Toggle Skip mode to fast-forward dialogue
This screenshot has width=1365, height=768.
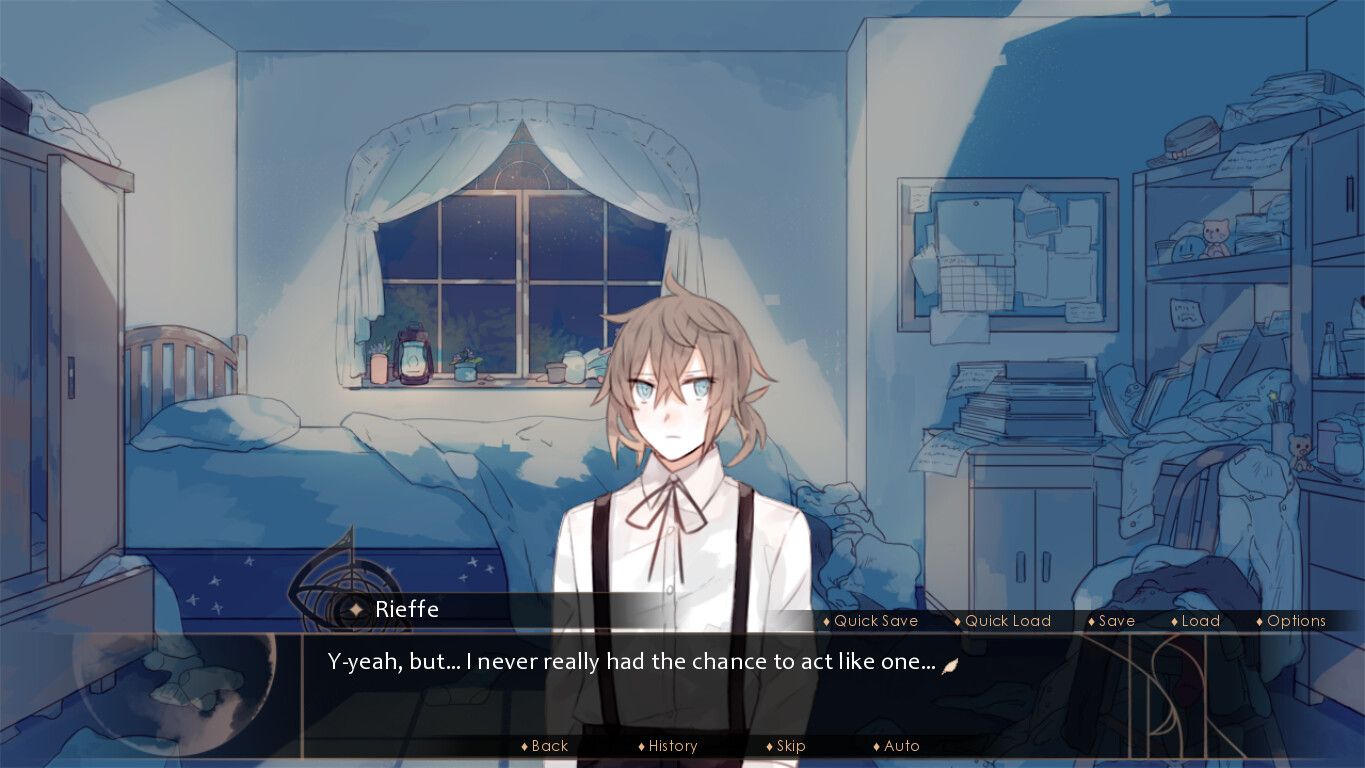click(791, 746)
